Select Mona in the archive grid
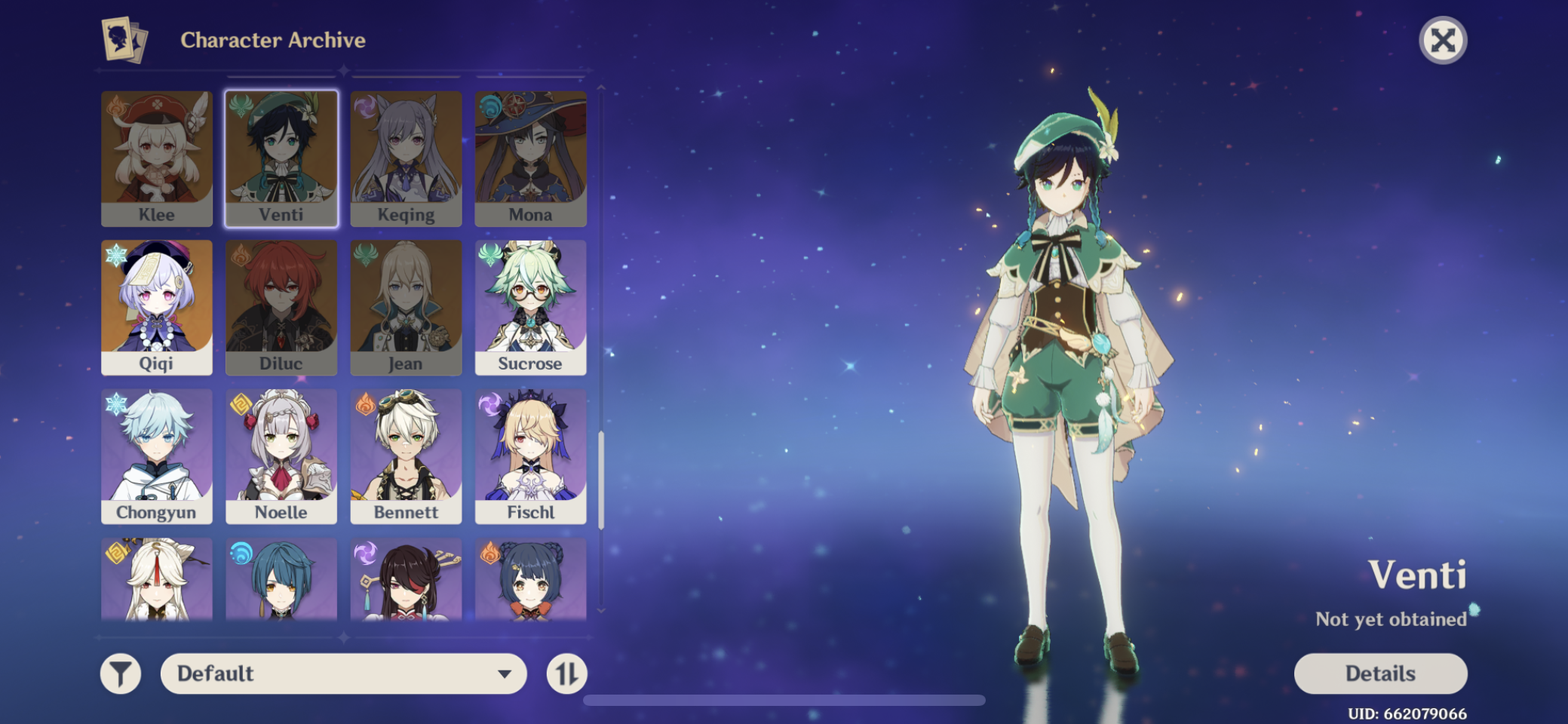Image resolution: width=1568 pixels, height=724 pixels. click(x=530, y=158)
